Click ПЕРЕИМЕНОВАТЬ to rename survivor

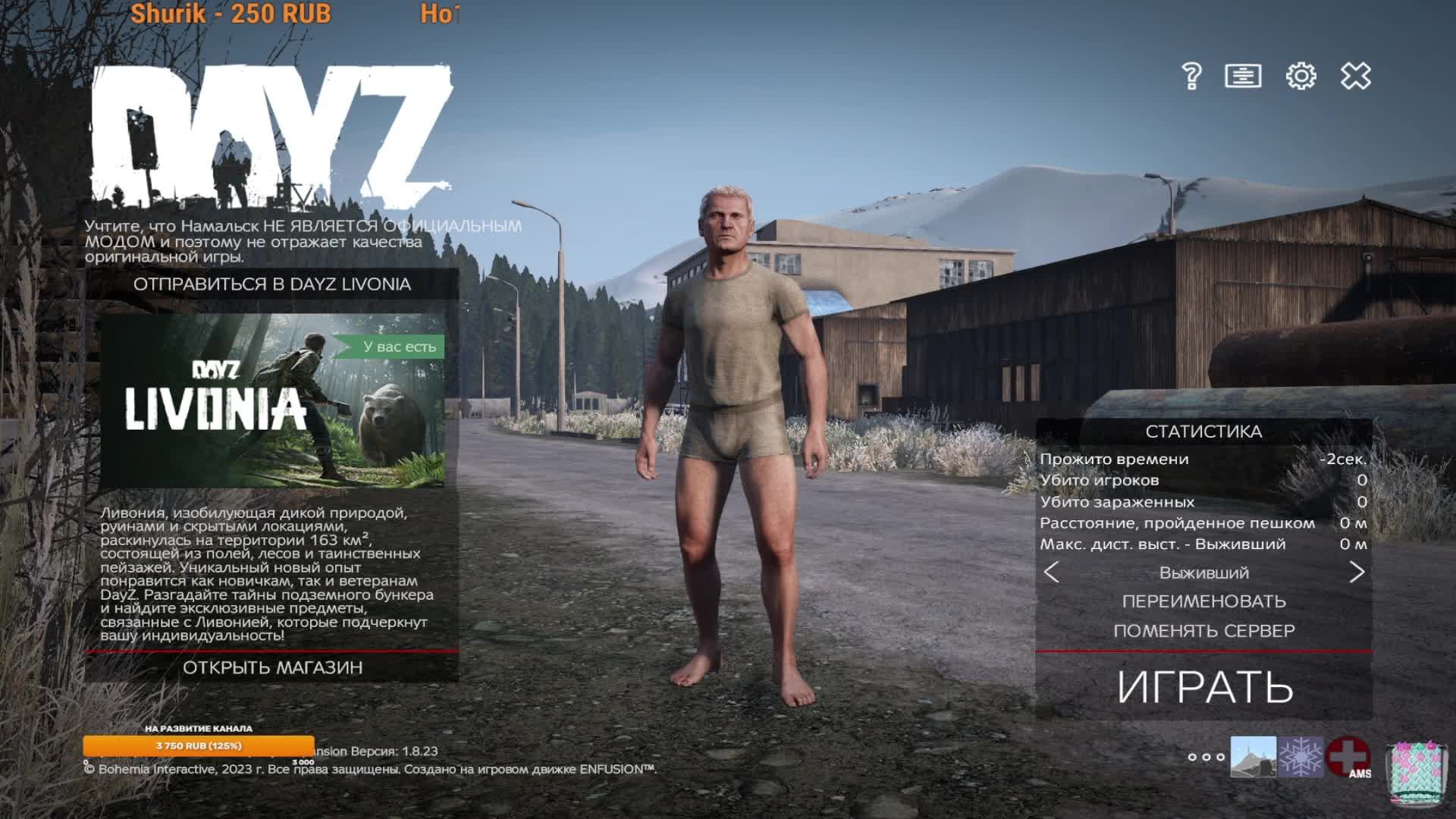(x=1206, y=601)
